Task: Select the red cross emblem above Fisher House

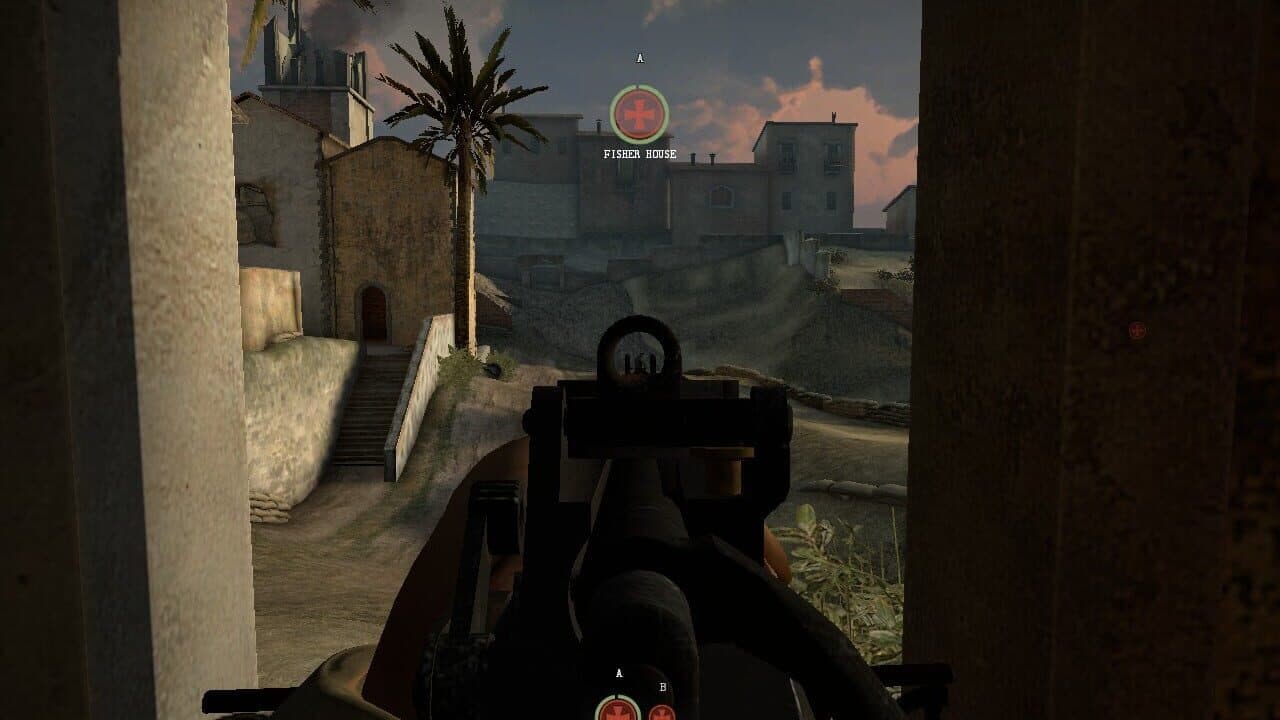Action: tap(637, 112)
